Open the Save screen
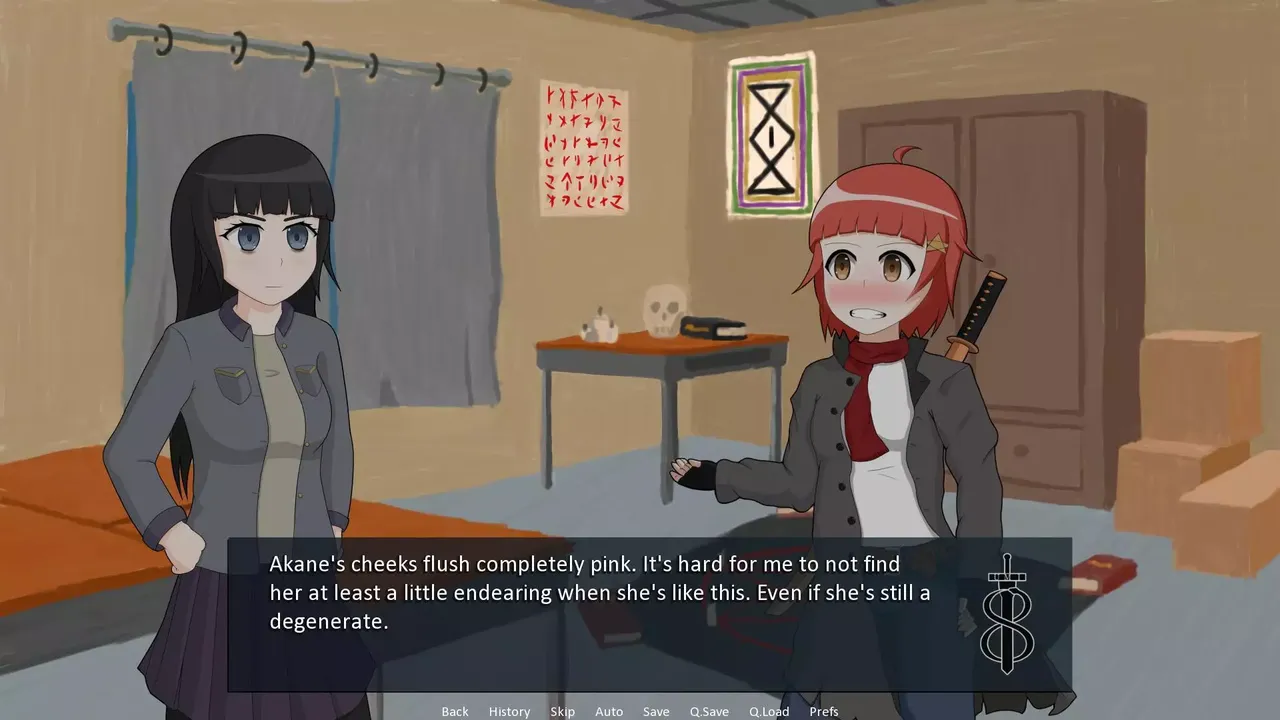Screen dimensions: 1280x720 (656, 711)
